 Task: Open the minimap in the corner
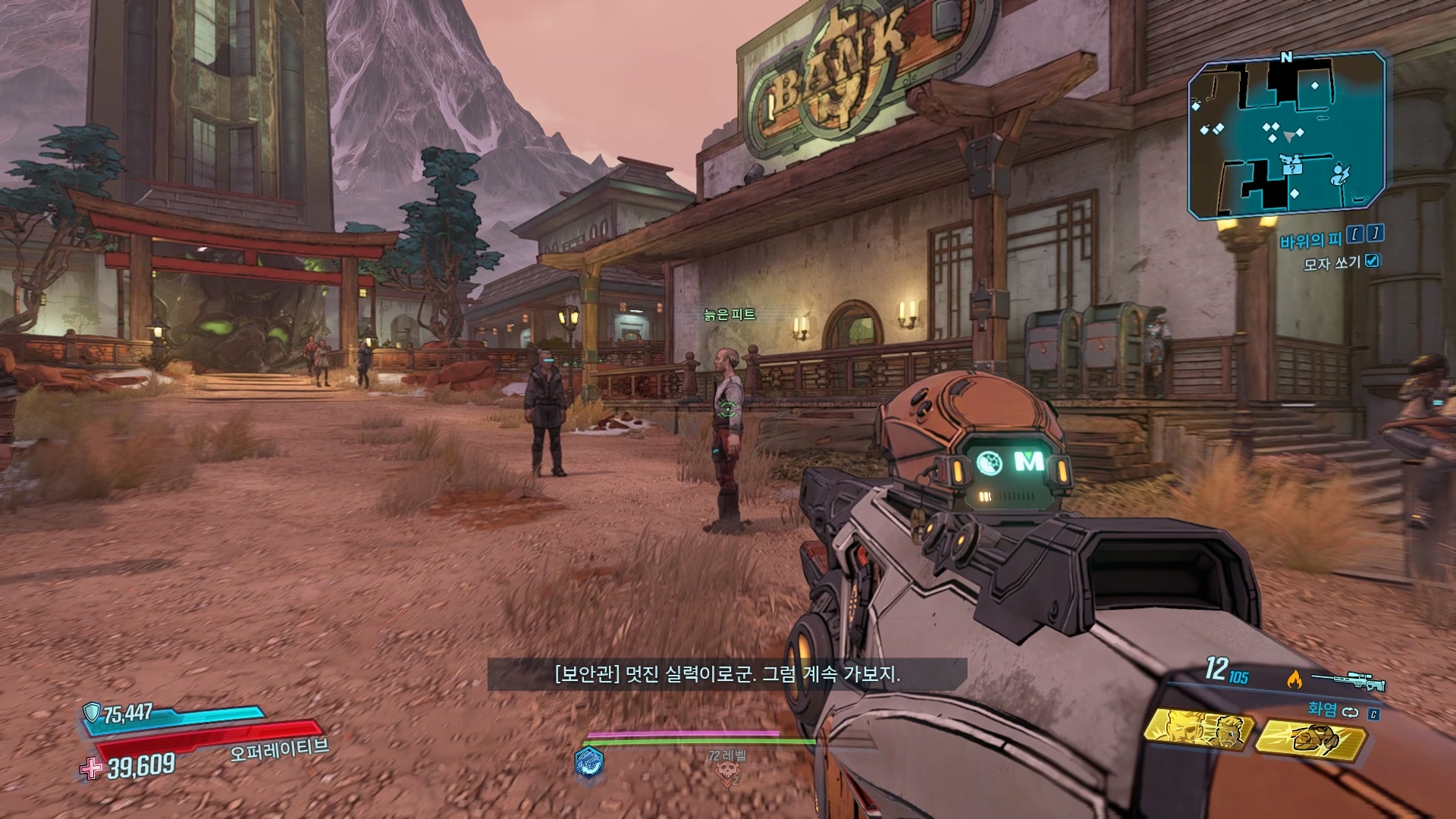click(1287, 135)
